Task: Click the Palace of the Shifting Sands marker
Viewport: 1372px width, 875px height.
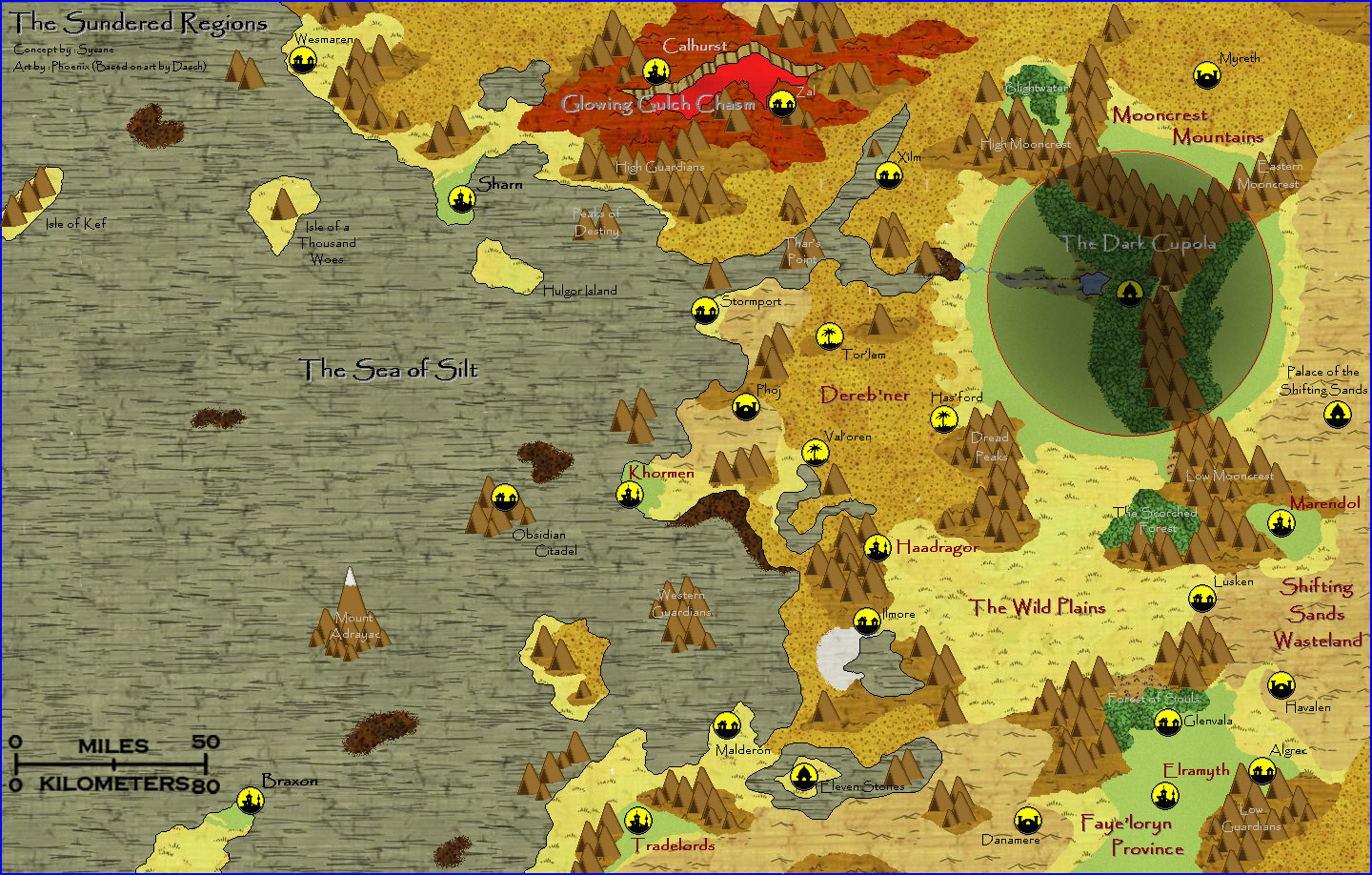Action: (x=1338, y=415)
